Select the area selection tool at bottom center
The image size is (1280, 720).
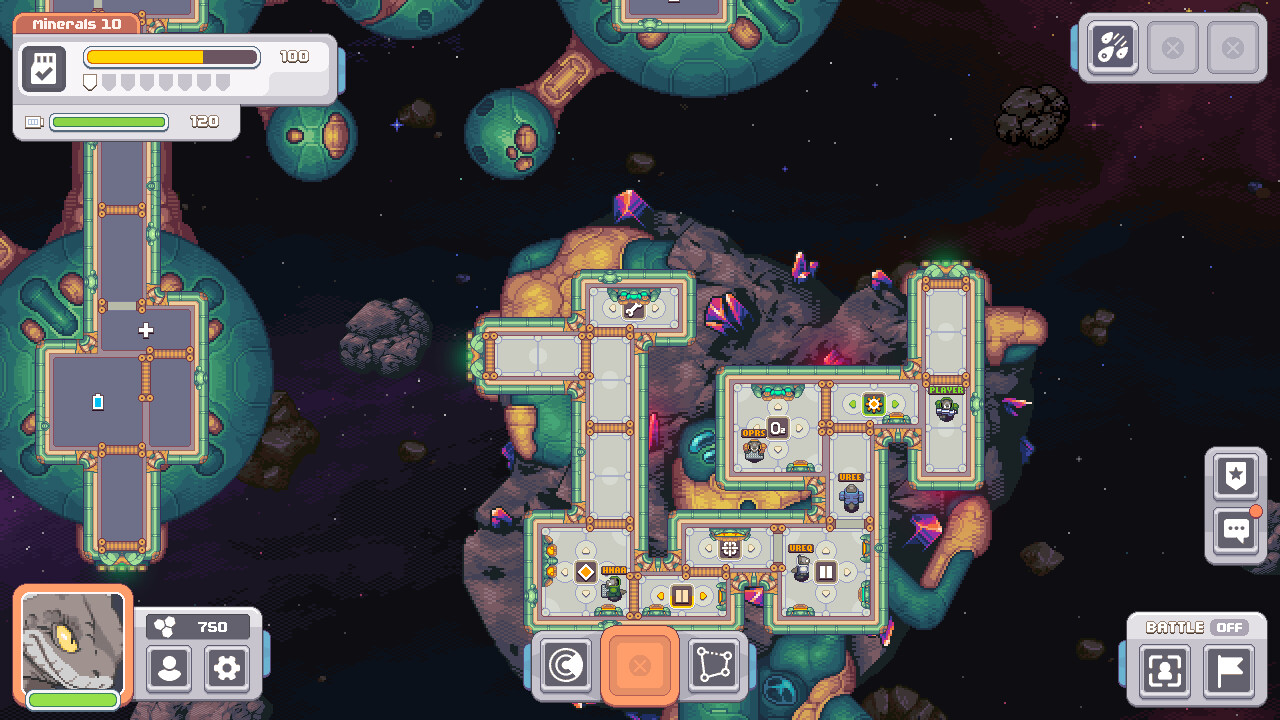pos(713,666)
